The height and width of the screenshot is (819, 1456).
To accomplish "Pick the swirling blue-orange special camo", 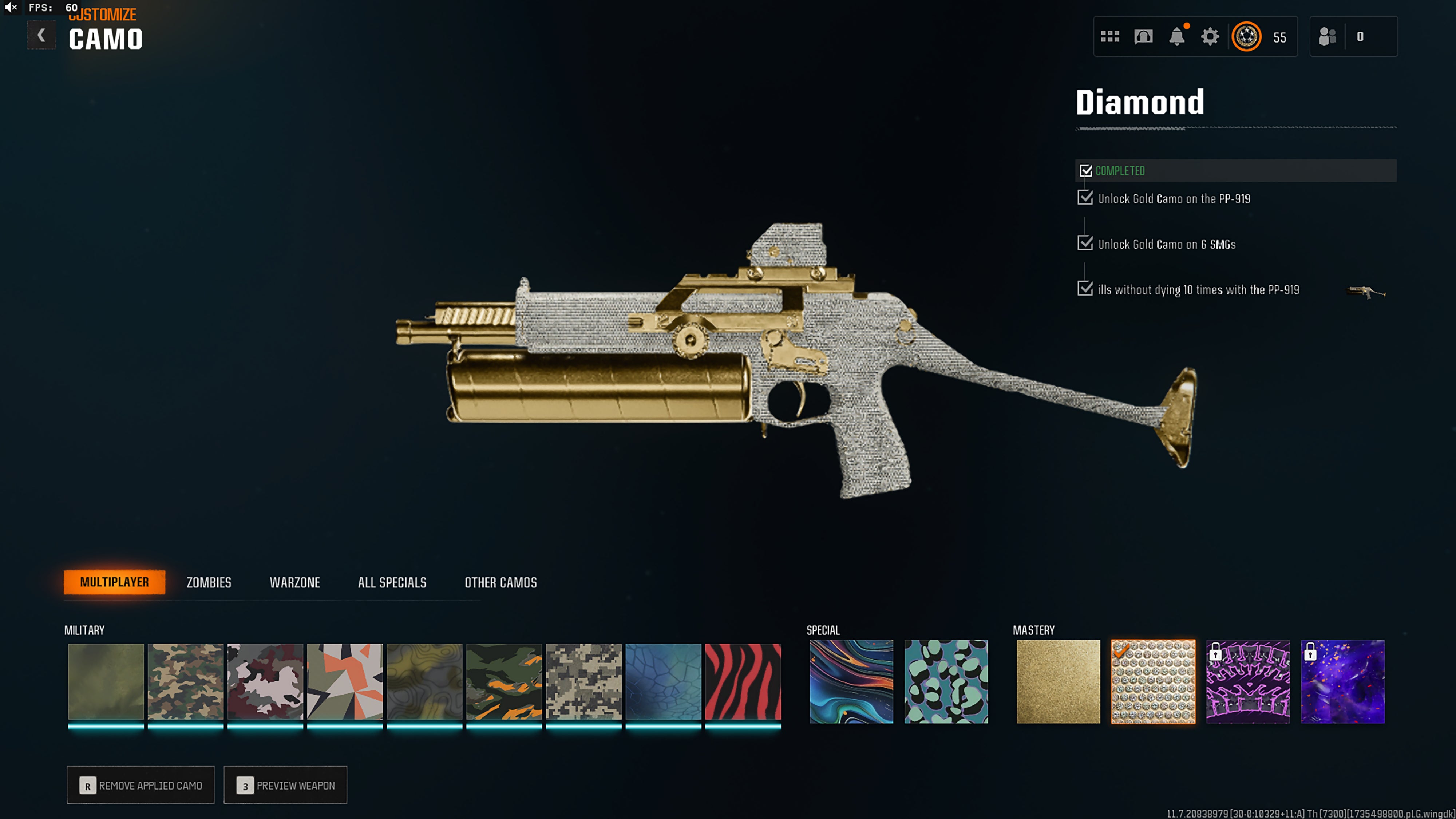I will pyautogui.click(x=851, y=682).
